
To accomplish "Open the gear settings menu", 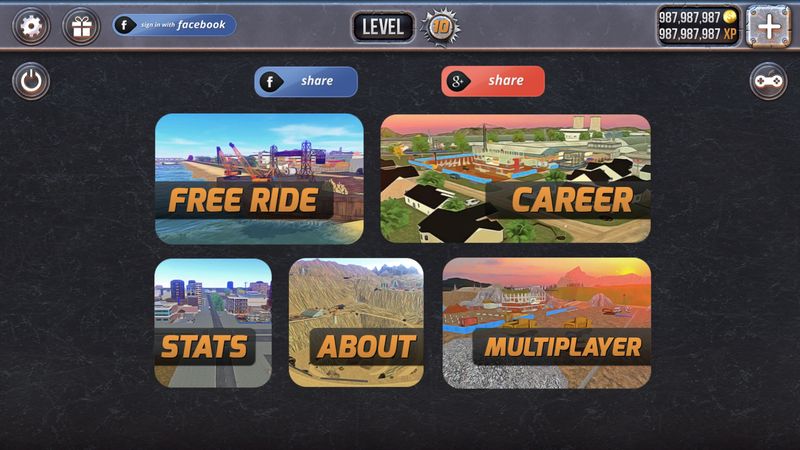I will pos(31,26).
